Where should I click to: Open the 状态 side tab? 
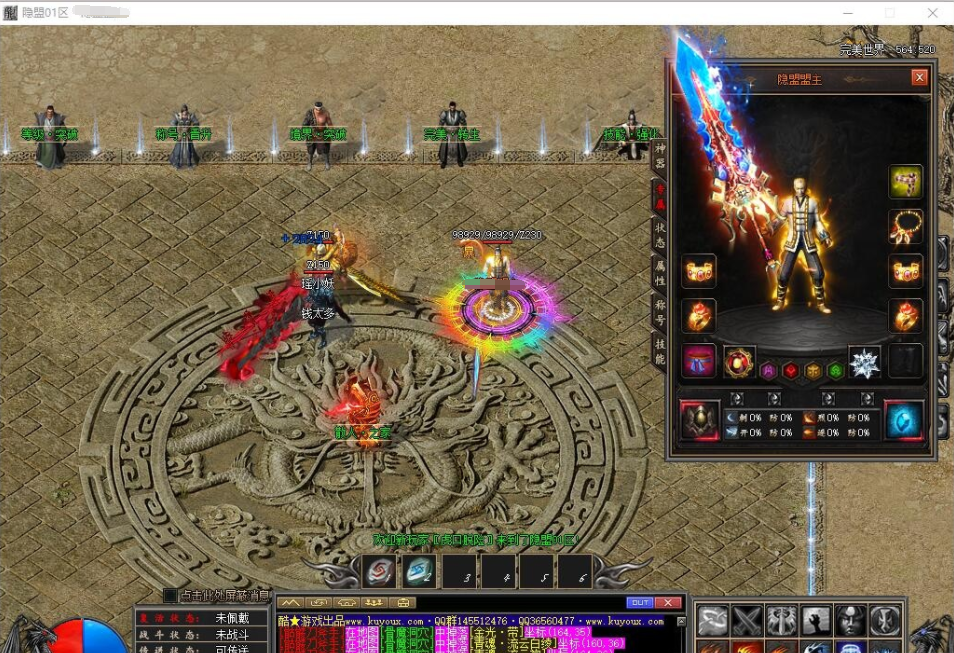[x=660, y=234]
